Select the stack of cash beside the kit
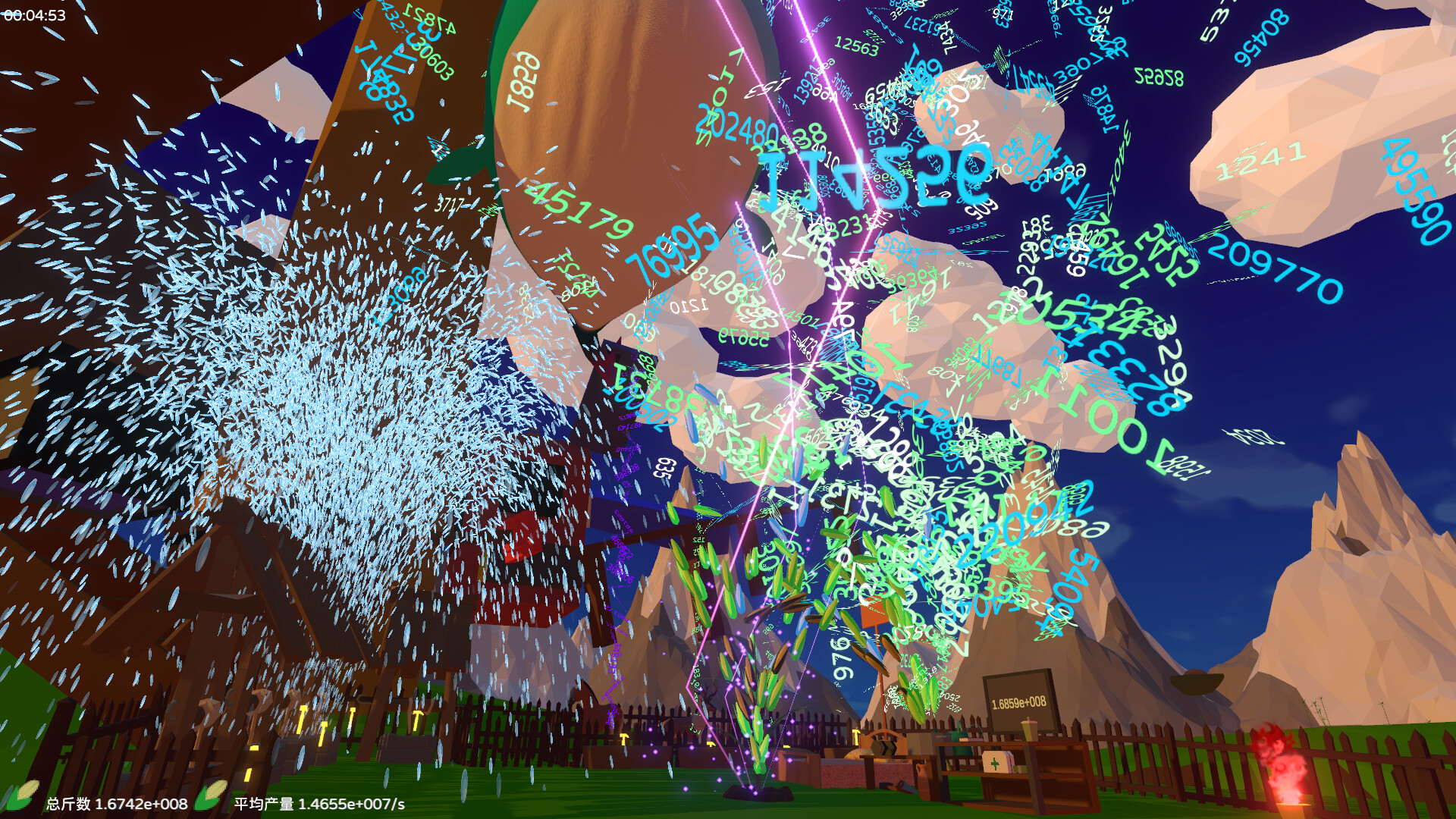The image size is (1456, 819). point(1020,768)
